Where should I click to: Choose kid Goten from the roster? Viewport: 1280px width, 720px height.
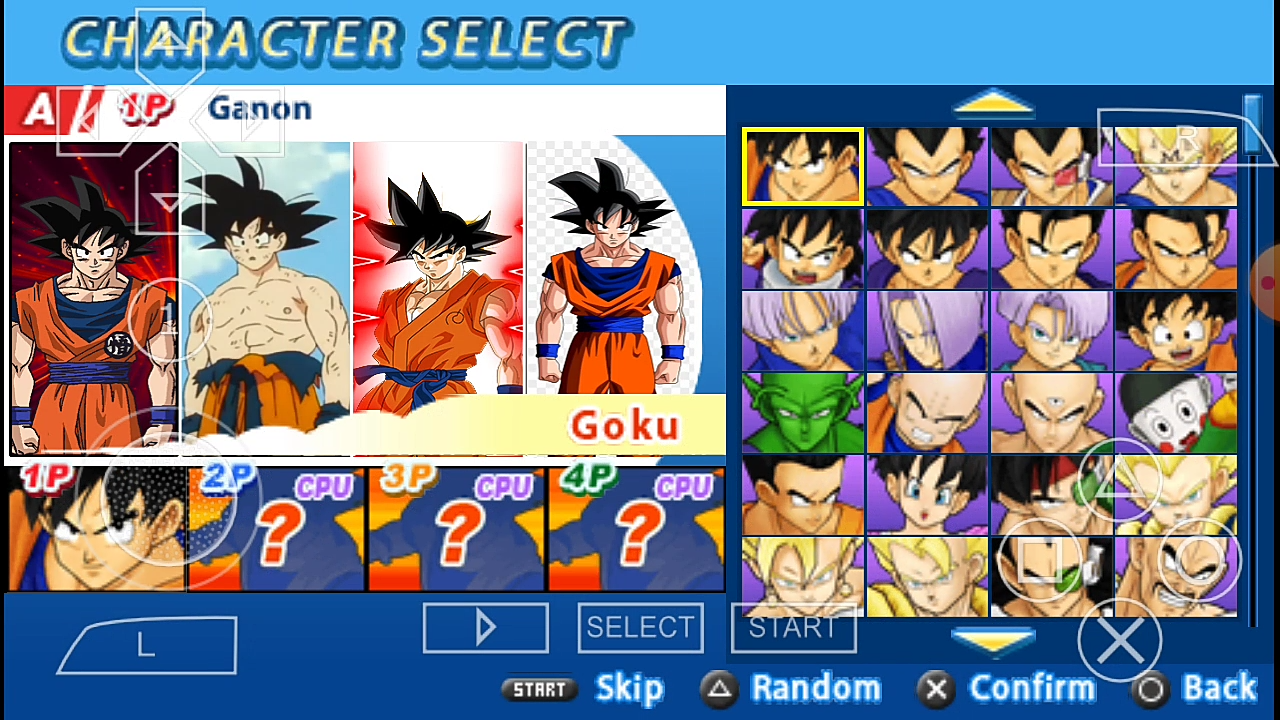pos(1175,330)
